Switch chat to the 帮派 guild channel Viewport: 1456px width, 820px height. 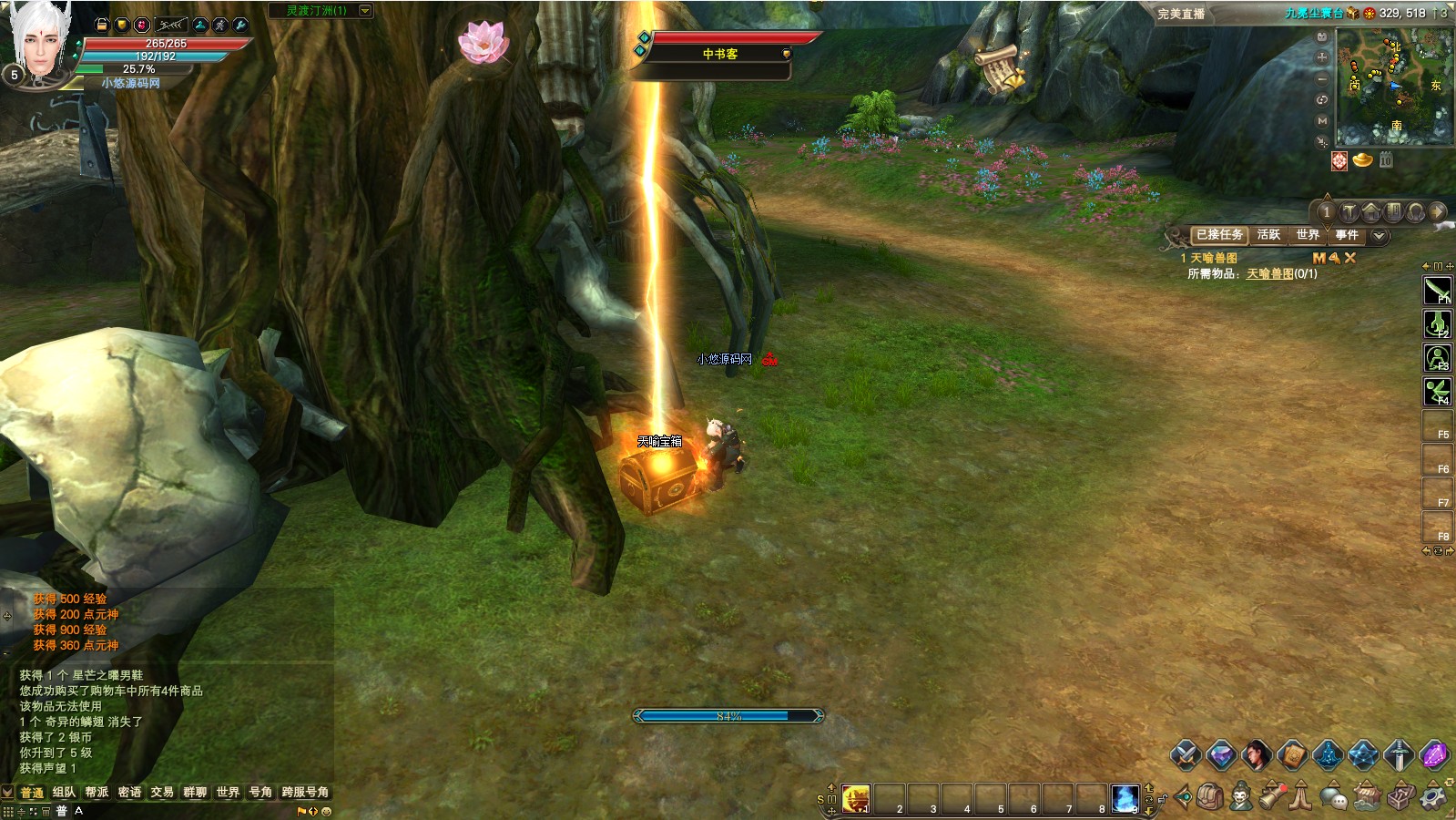tap(97, 793)
